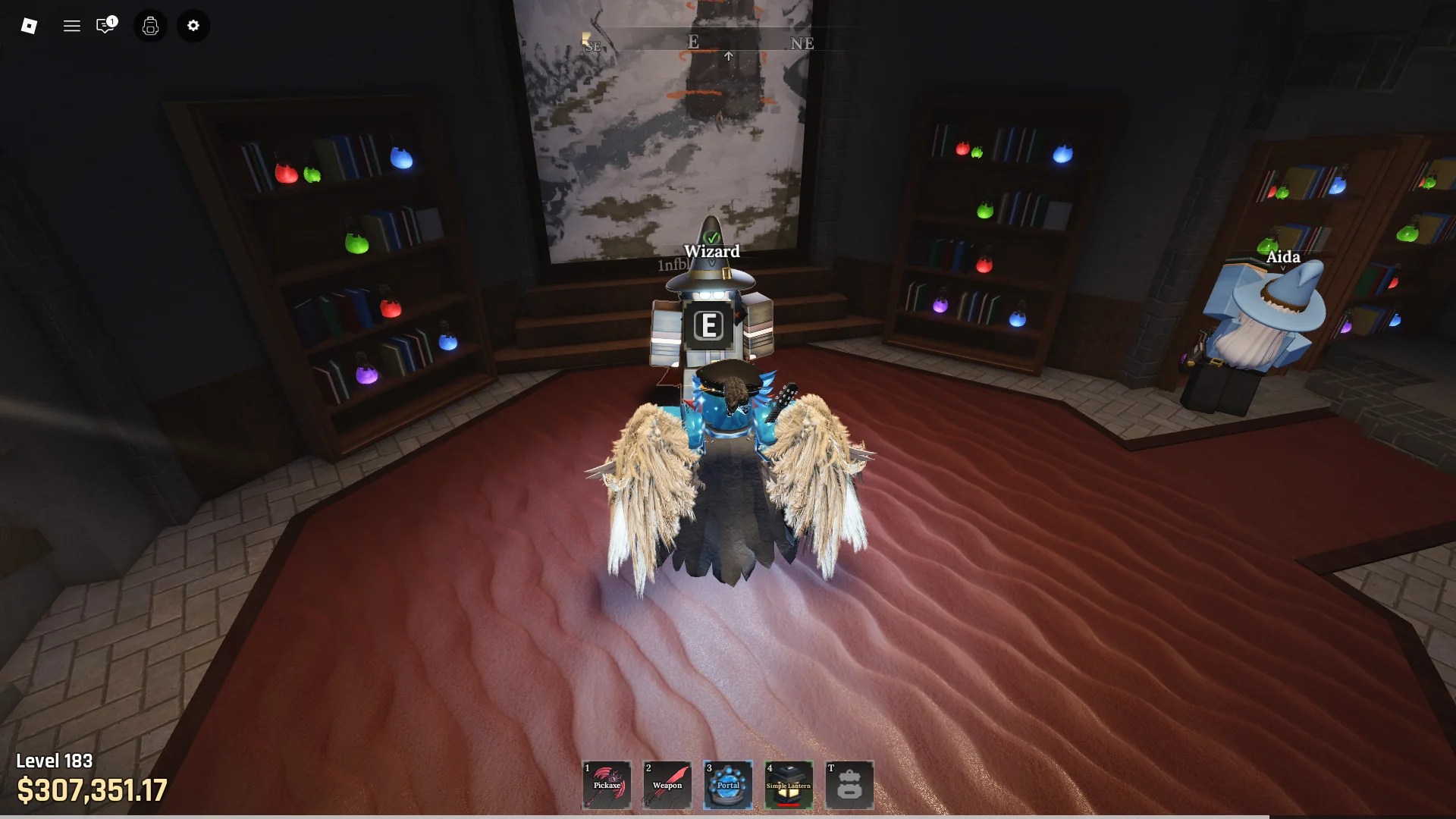Image resolution: width=1456 pixels, height=819 pixels.
Task: Equip the Weapon from hotbar slot 2
Action: click(667, 785)
